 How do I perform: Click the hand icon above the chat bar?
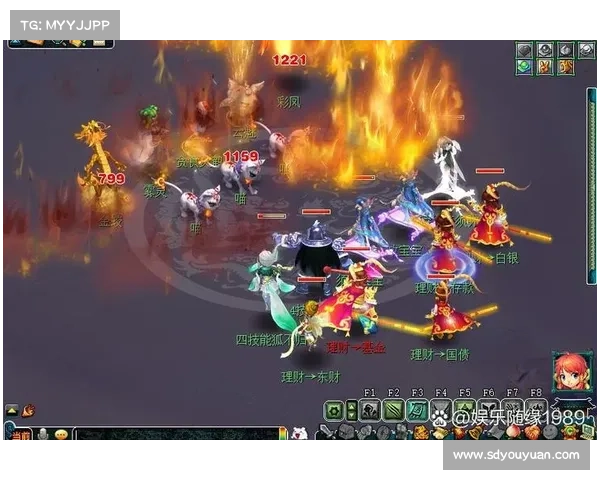point(29,410)
